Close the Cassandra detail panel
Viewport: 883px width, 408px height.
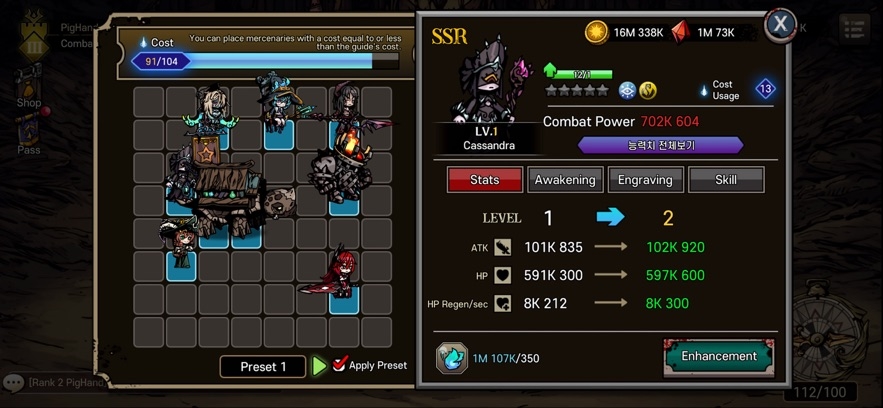click(780, 24)
